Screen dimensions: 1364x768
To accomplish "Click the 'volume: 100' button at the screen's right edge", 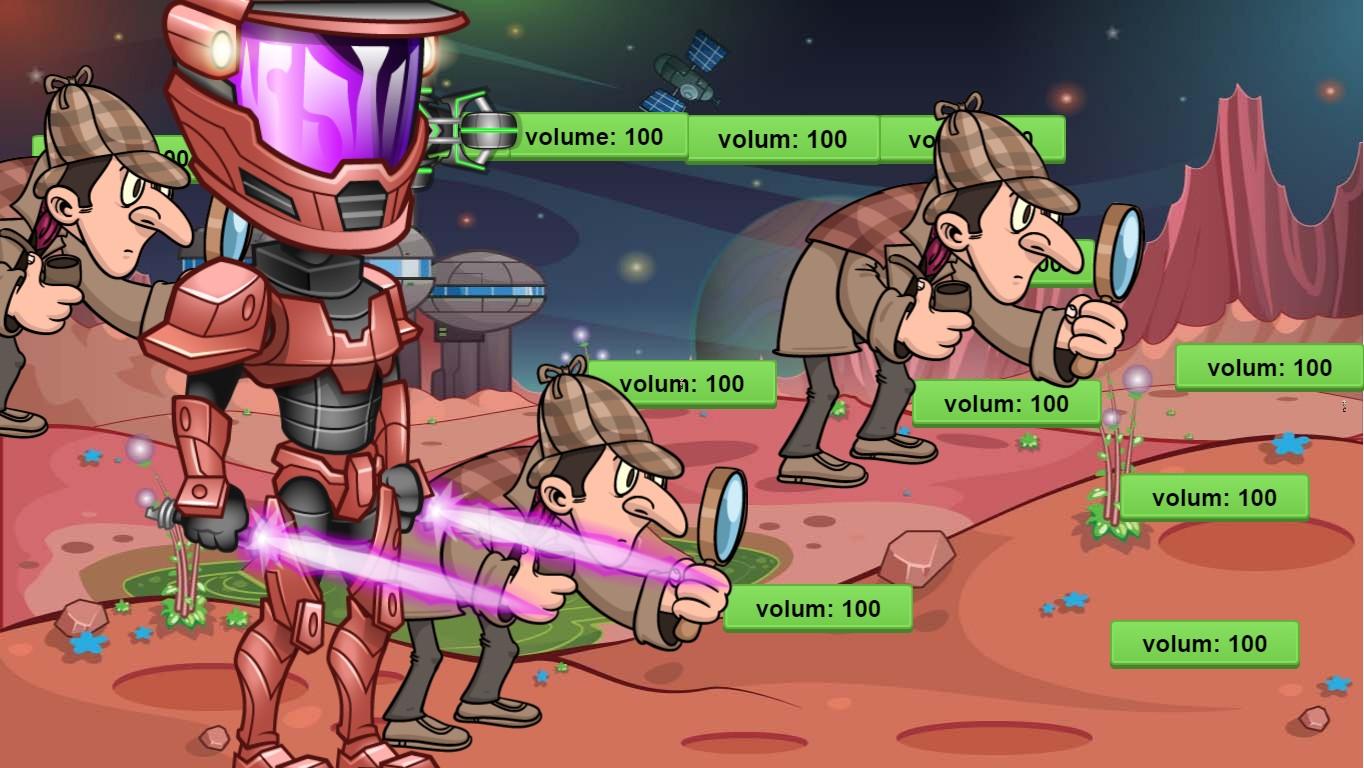I will tap(1270, 367).
